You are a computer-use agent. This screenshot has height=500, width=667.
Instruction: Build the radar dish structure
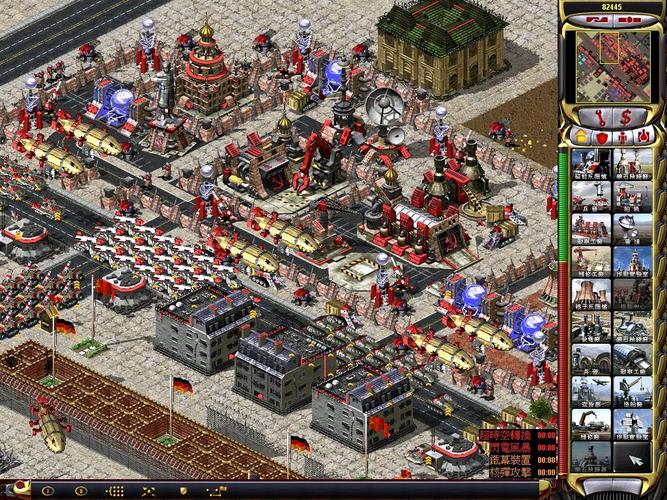632,228
